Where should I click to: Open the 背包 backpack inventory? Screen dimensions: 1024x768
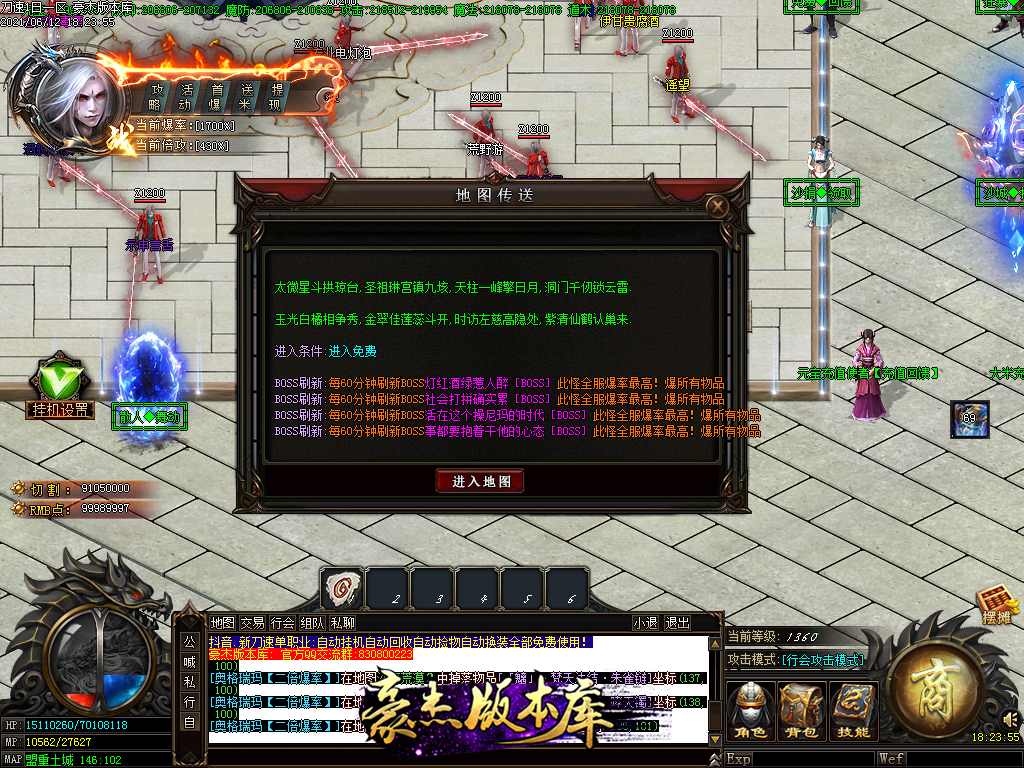point(802,712)
